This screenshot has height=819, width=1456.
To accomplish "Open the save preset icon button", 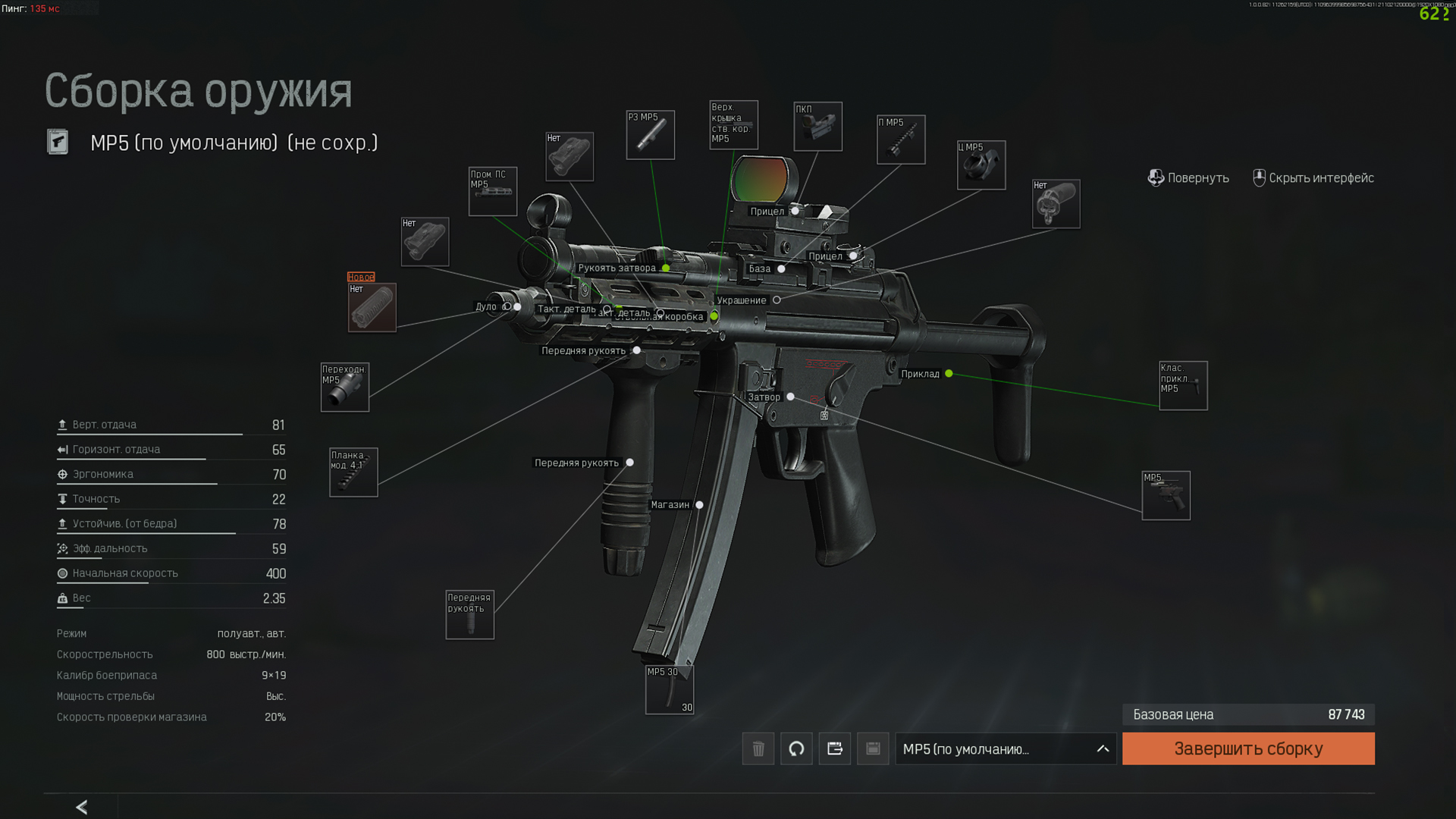I will click(x=873, y=748).
